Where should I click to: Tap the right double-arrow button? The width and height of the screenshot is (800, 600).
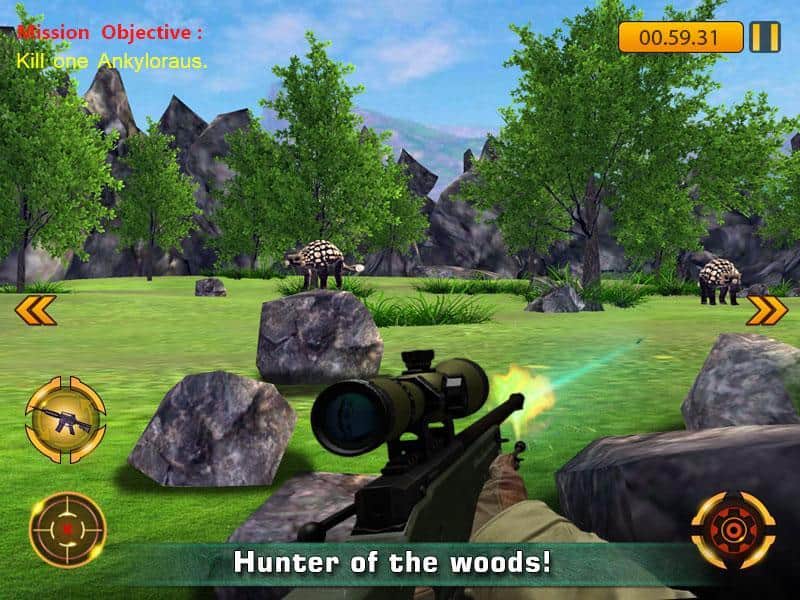(x=767, y=311)
